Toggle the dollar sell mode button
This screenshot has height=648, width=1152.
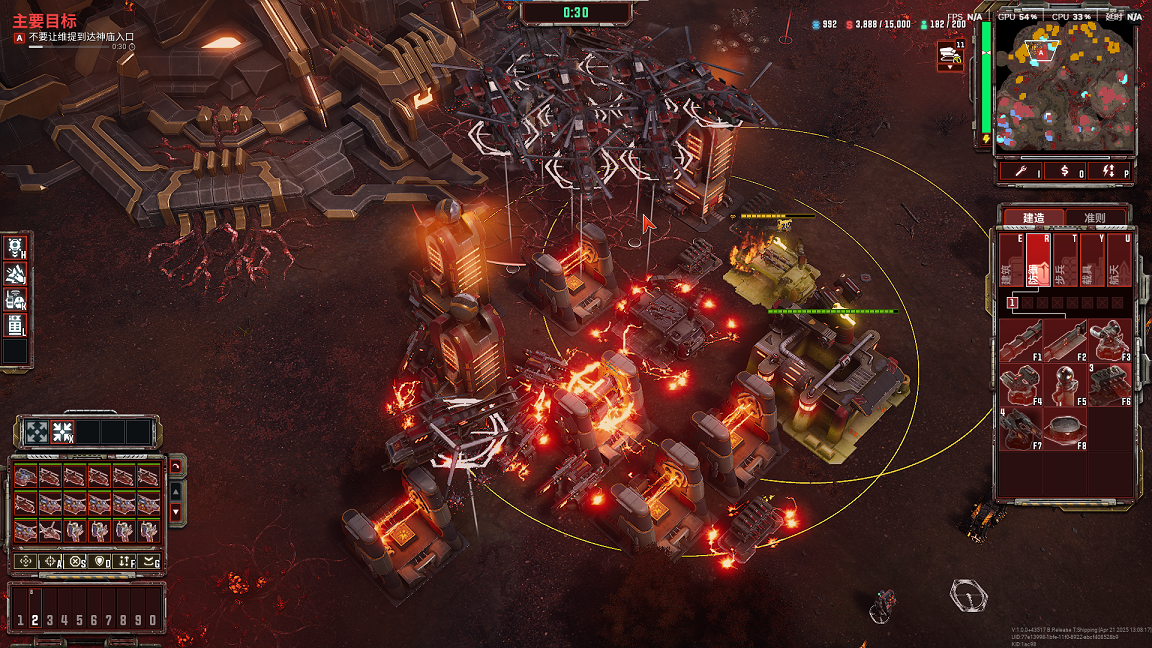point(1065,171)
